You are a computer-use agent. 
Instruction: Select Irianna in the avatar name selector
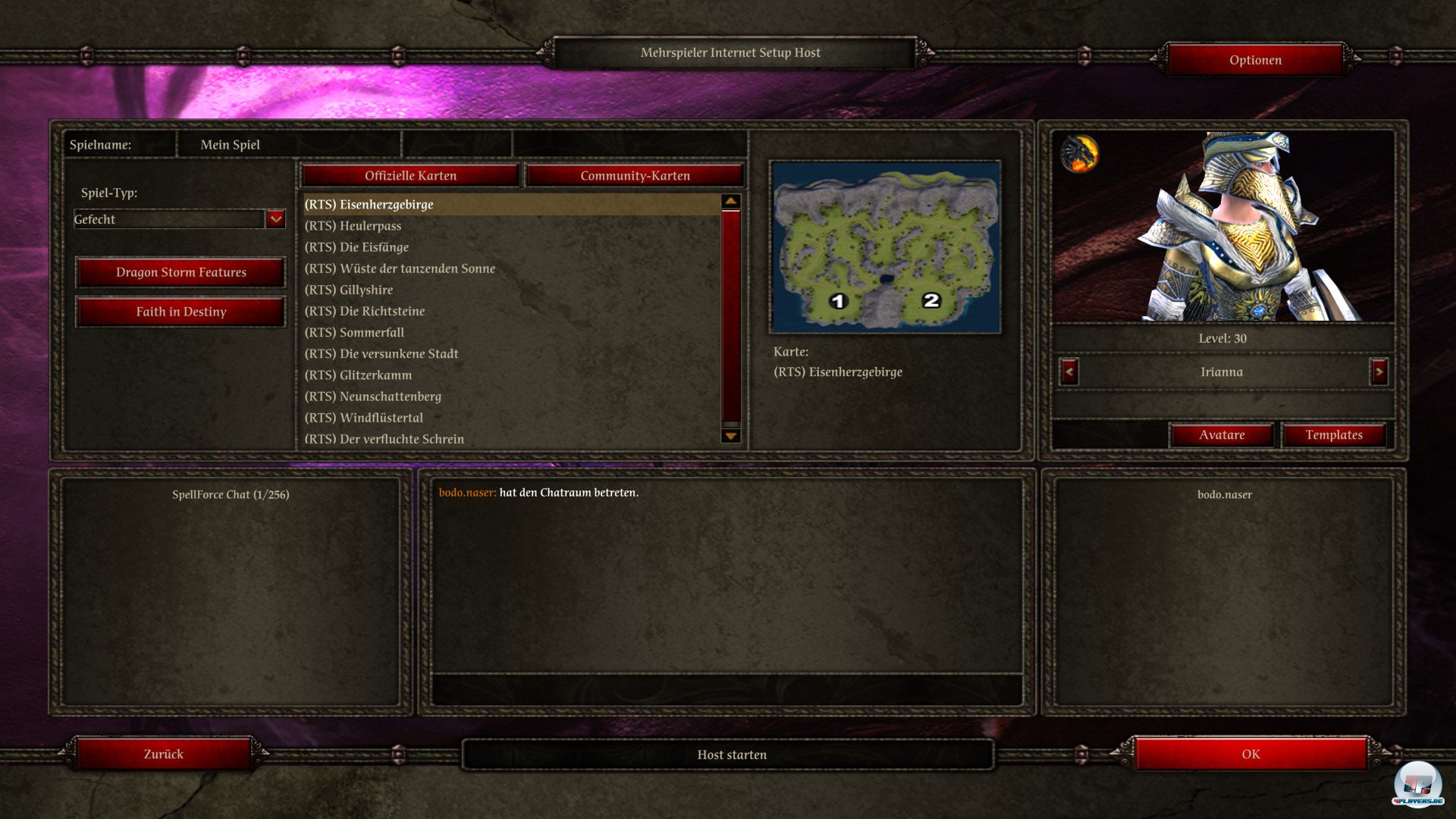pos(1222,372)
